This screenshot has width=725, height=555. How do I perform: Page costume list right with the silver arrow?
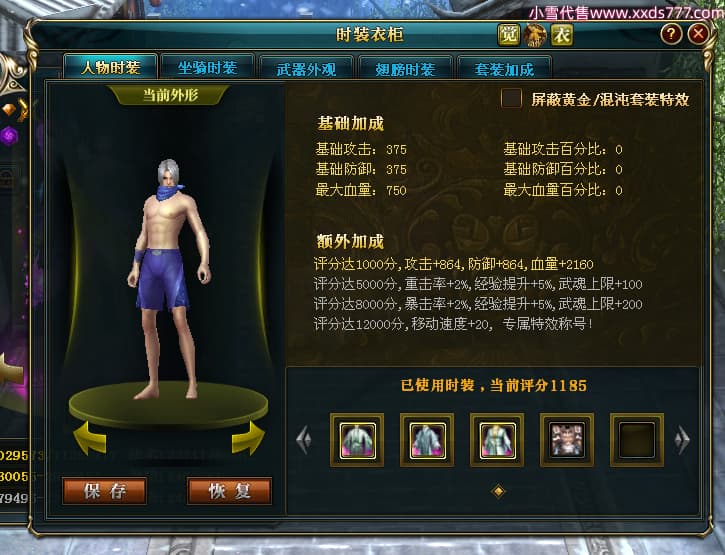coord(683,439)
